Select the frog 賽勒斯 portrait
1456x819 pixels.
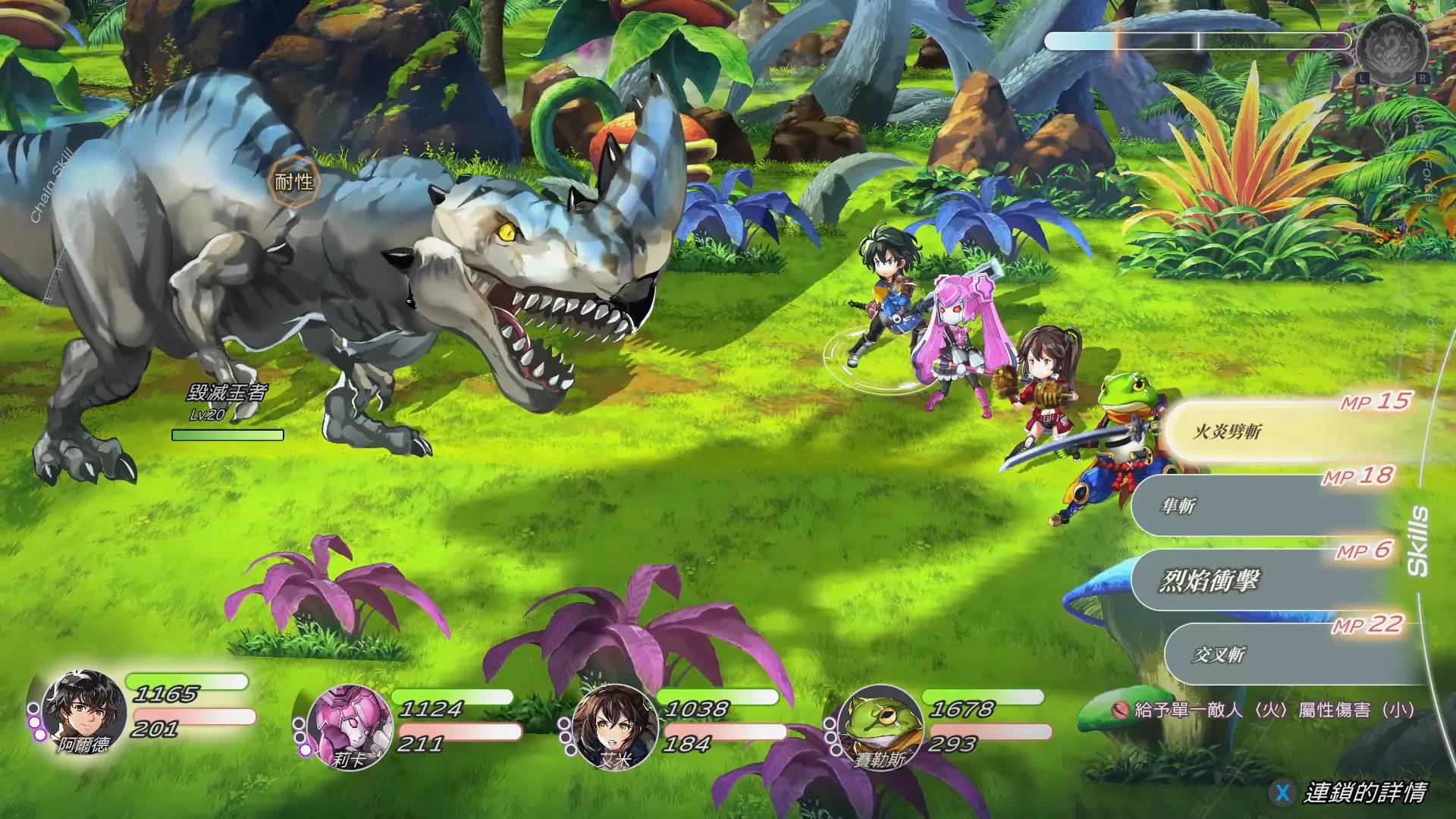pyautogui.click(x=880, y=726)
